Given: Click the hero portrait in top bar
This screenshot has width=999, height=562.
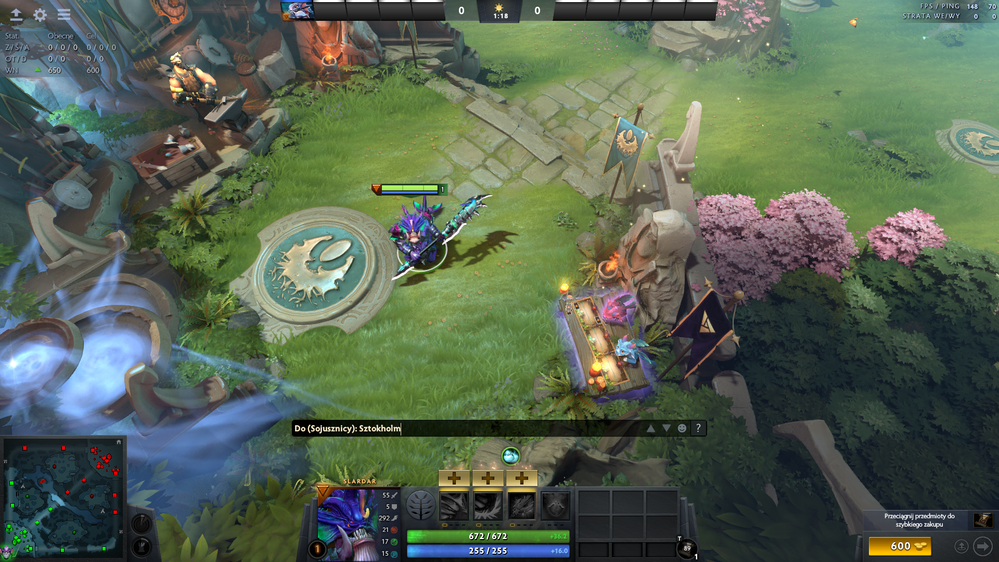Looking at the screenshot, I should pos(297,10).
